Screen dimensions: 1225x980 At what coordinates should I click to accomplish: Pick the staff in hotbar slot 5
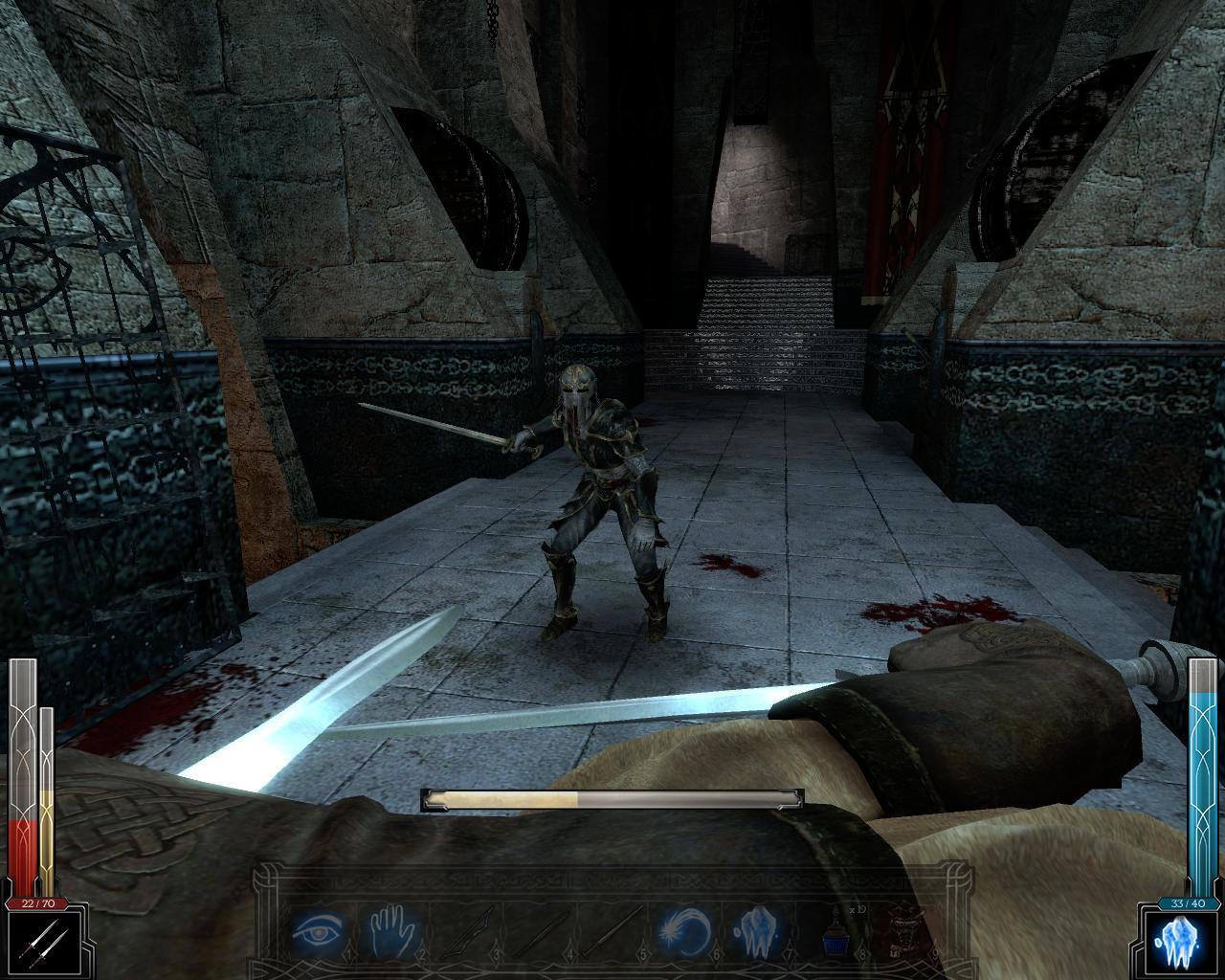point(611,931)
